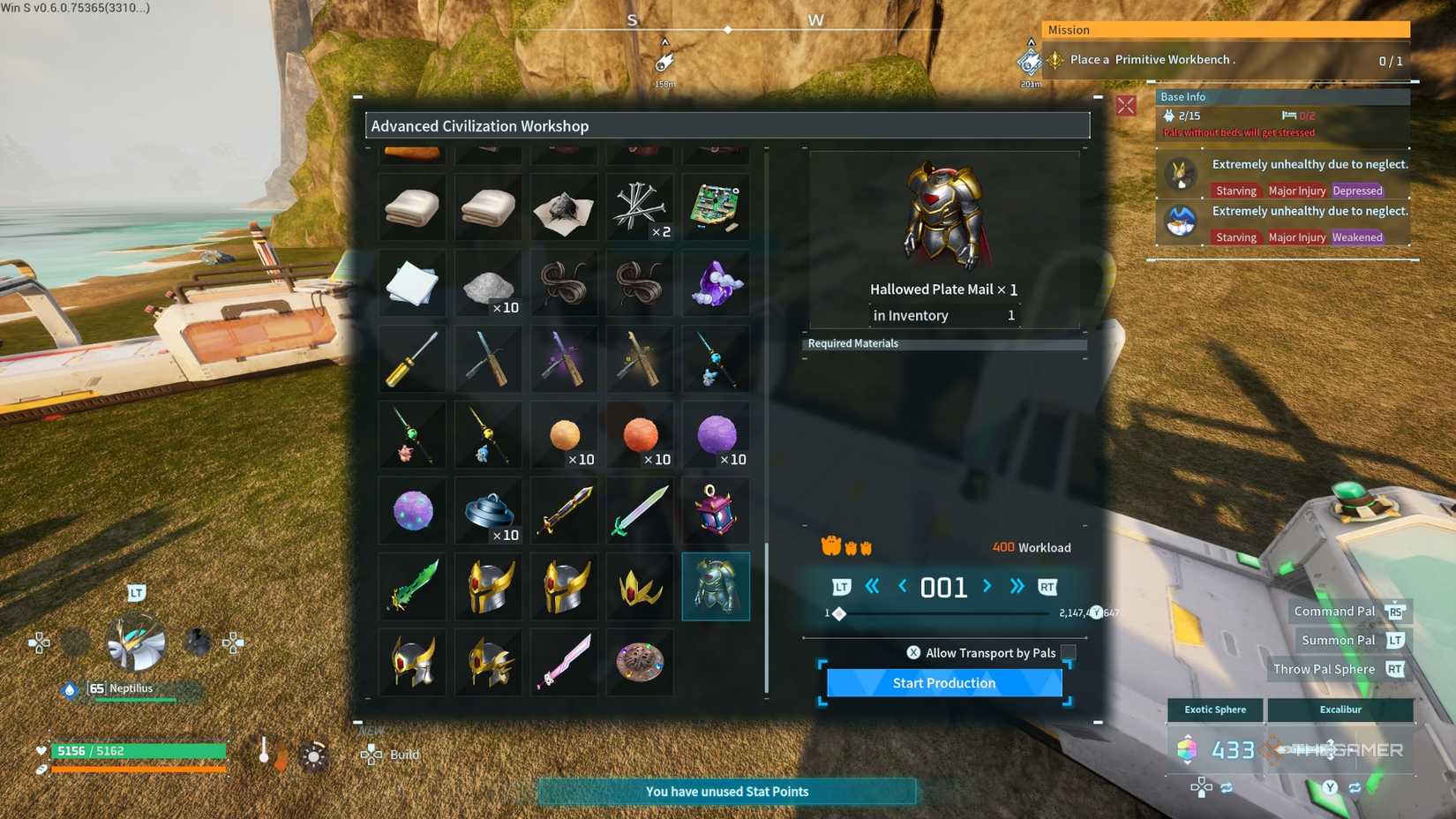Select the Circuit Board recipe

(716, 207)
